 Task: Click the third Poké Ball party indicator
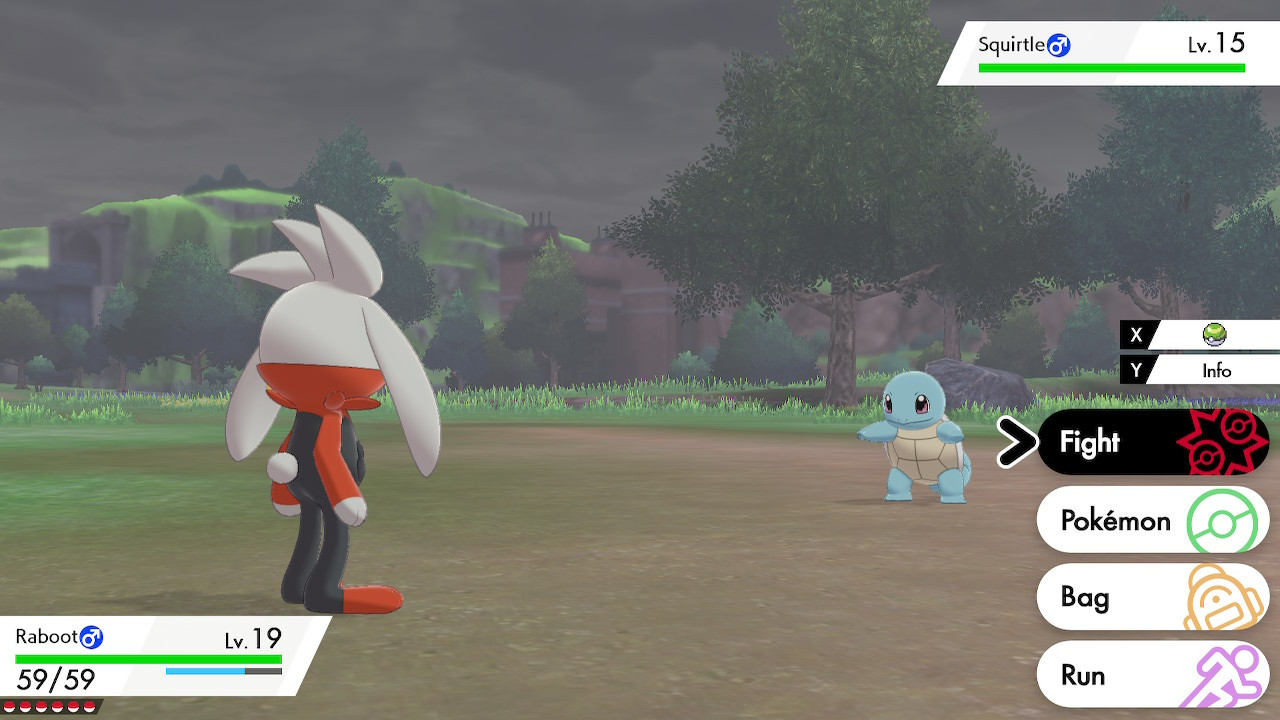click(40, 706)
